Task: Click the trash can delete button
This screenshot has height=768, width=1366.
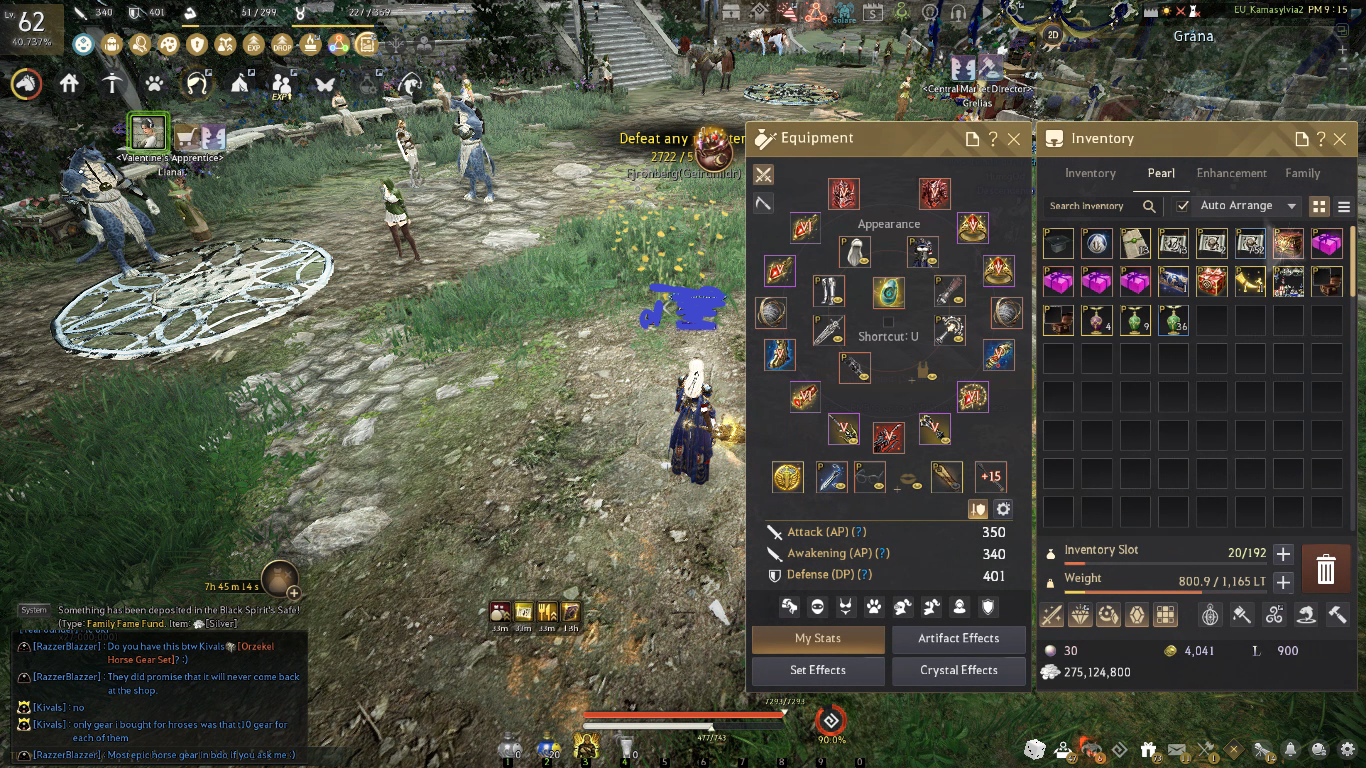Action: click(x=1325, y=569)
